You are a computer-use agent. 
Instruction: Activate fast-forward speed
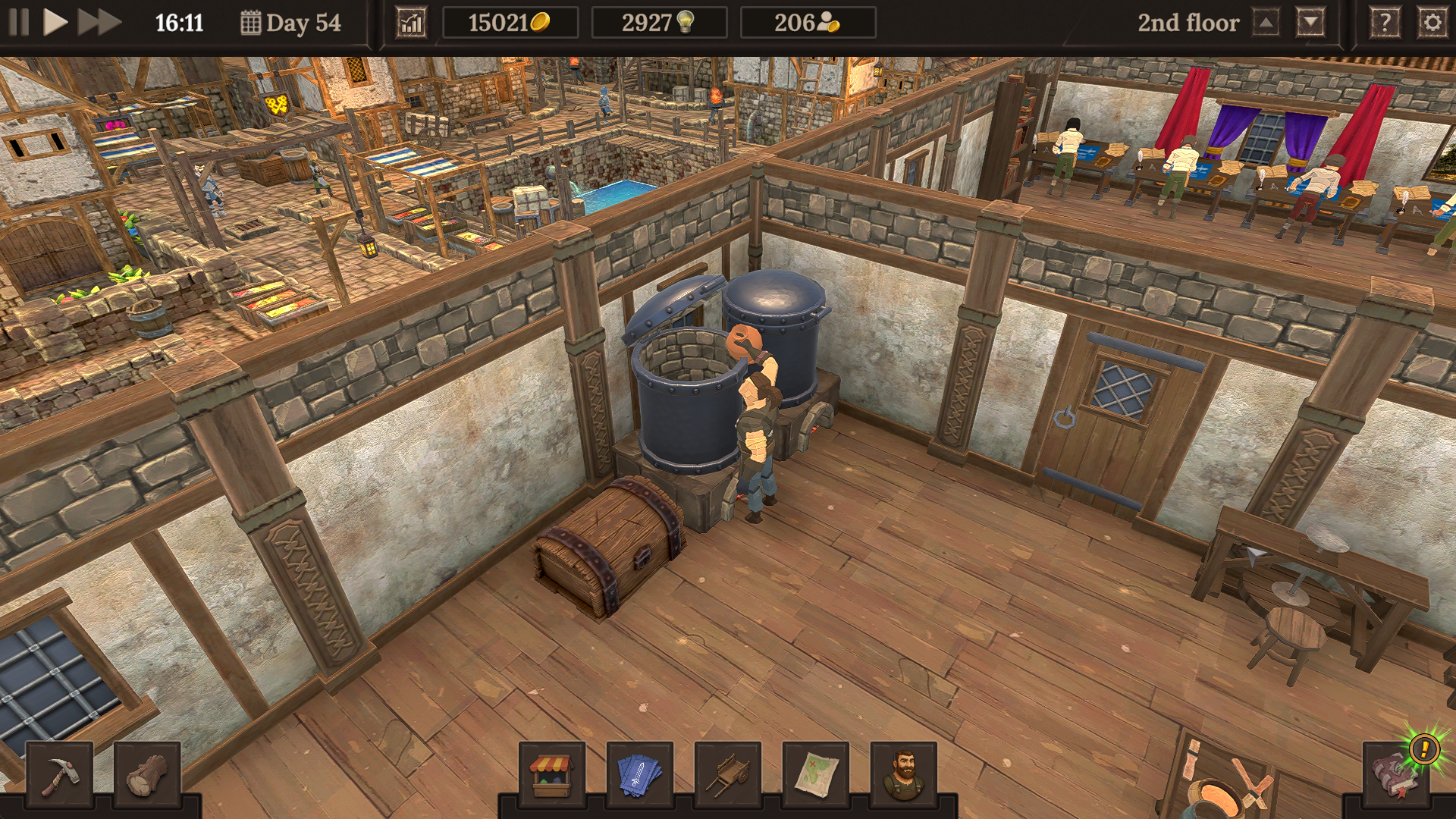[99, 23]
